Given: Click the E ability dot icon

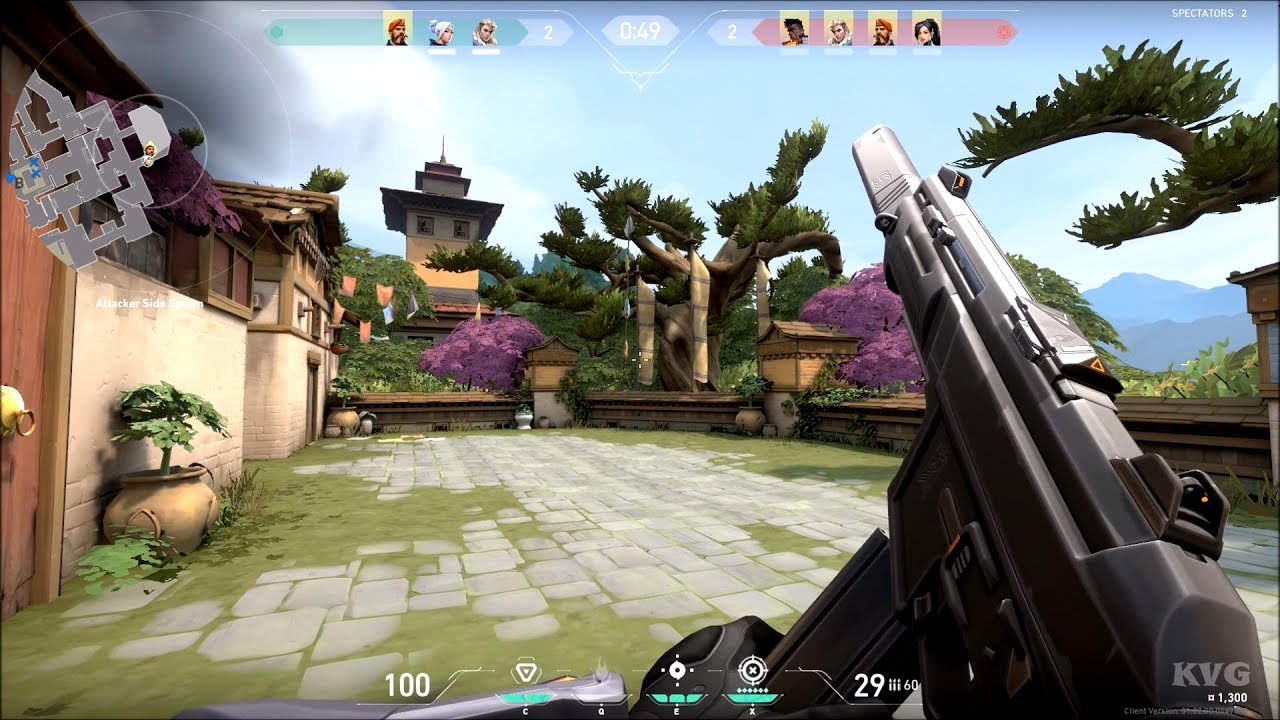Looking at the screenshot, I should point(677,670).
